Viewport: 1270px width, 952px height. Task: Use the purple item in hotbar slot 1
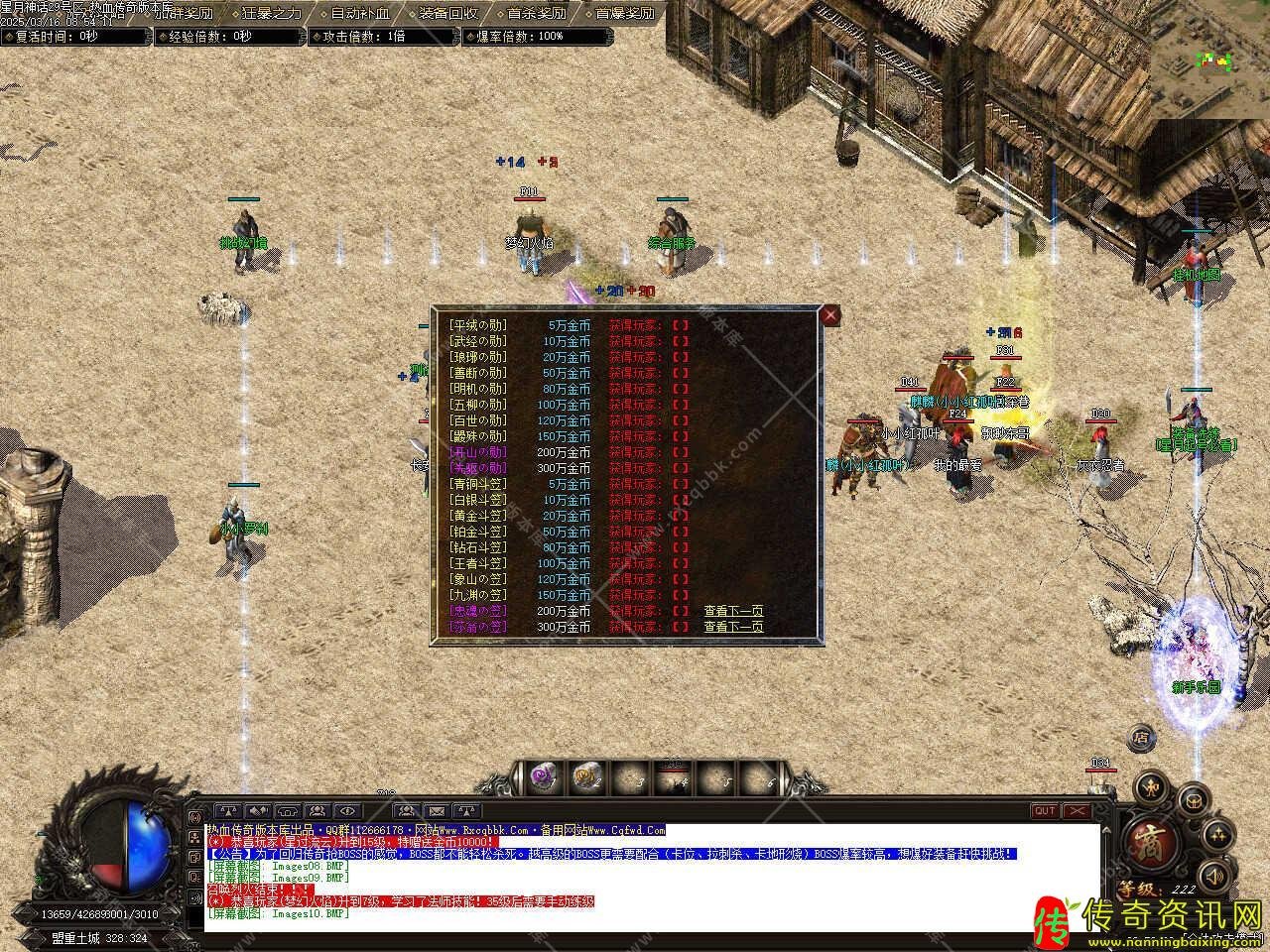pyautogui.click(x=542, y=776)
